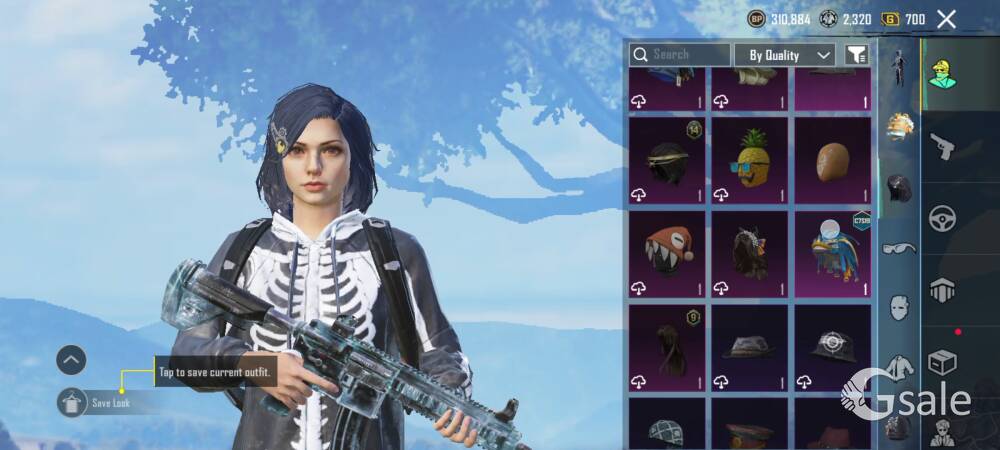Pick the grey fedora hat item
This screenshot has height=450, width=1000.
click(749, 347)
